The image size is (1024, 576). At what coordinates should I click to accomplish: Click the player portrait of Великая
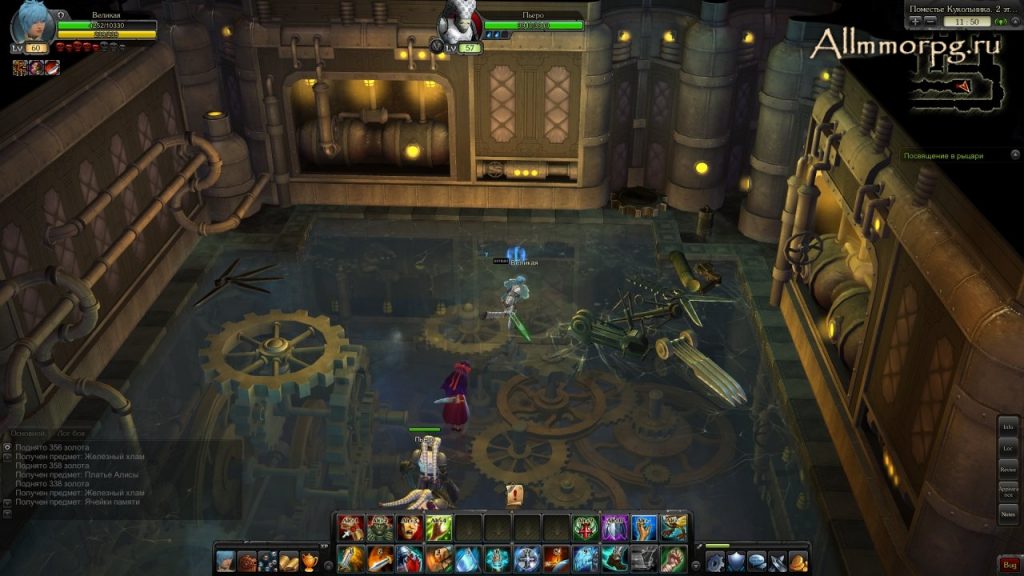(31, 24)
